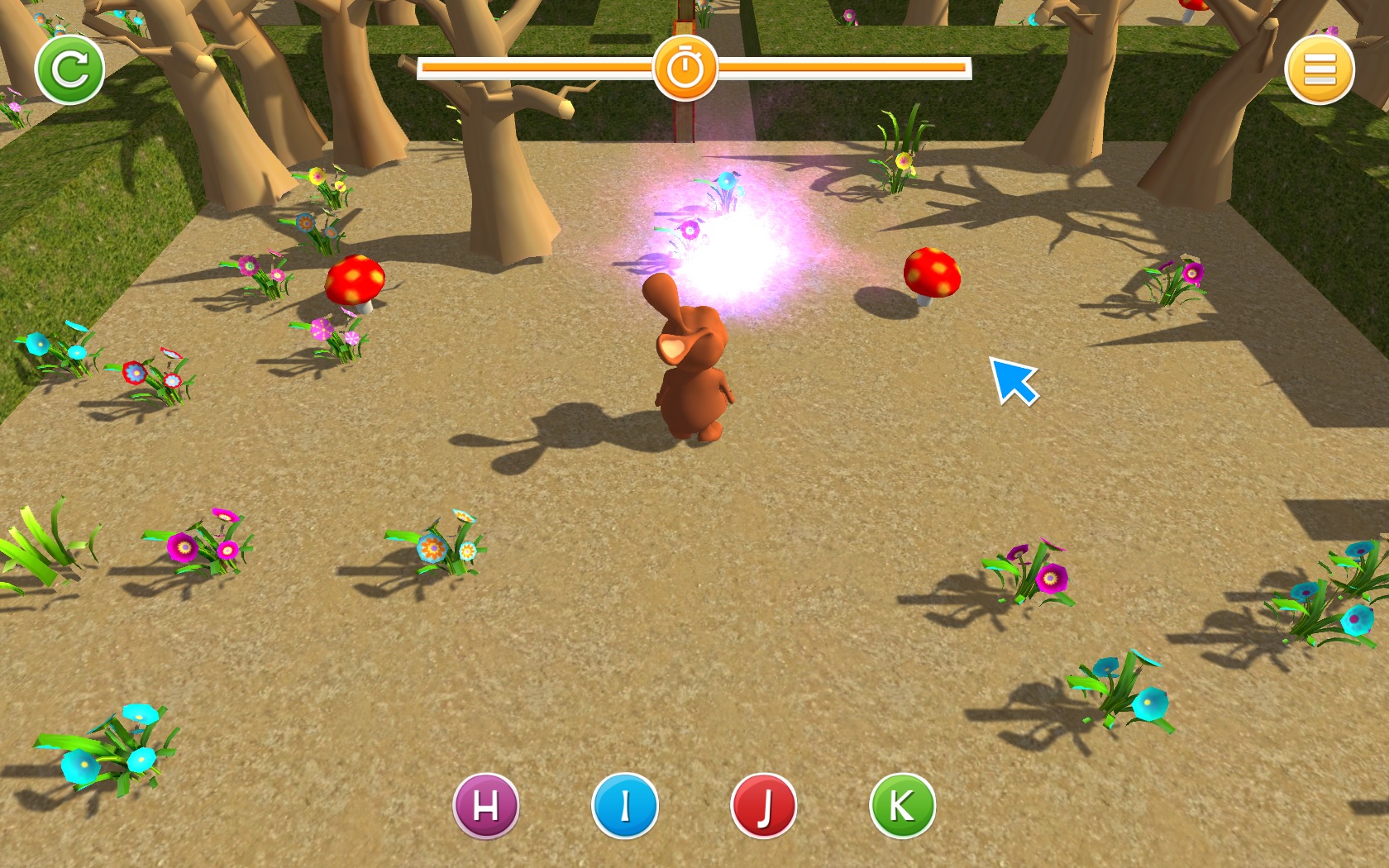Click the stopwatch timer icon
The image size is (1389, 868).
coord(685,69)
